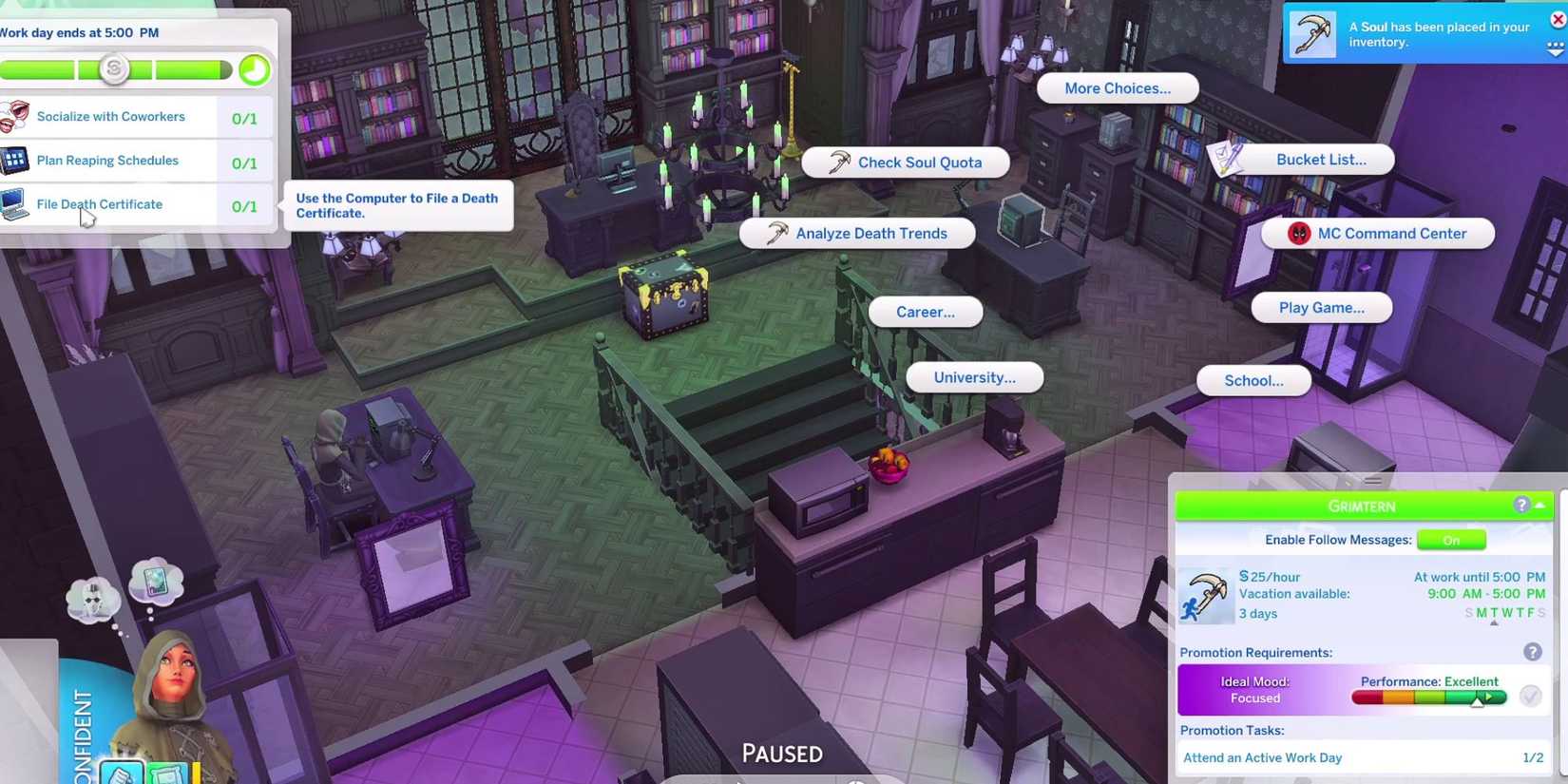Select University from the interaction menu
Screen dimensions: 1568x784
click(973, 377)
